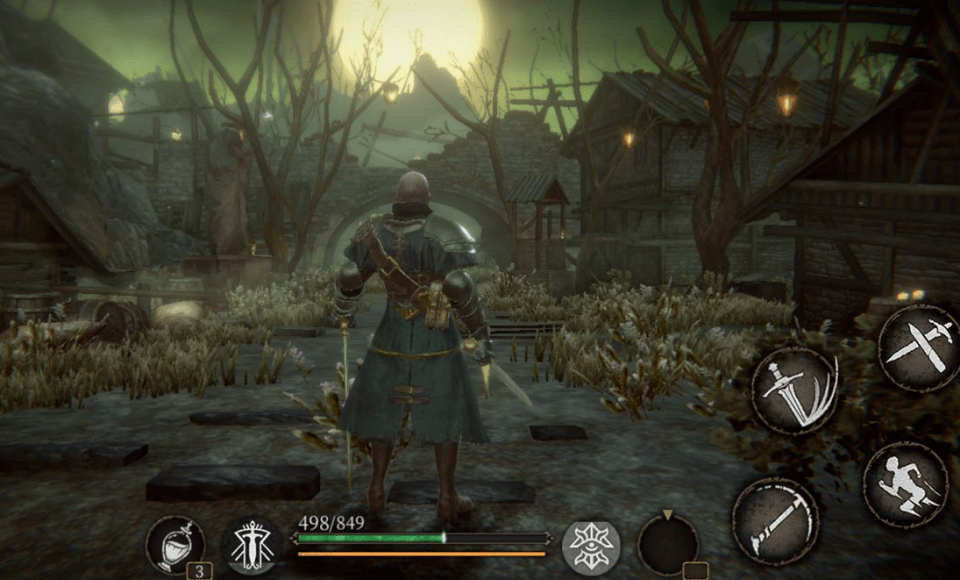960x580 pixels.
Task: Select the empty round item slot
Action: pos(667,544)
